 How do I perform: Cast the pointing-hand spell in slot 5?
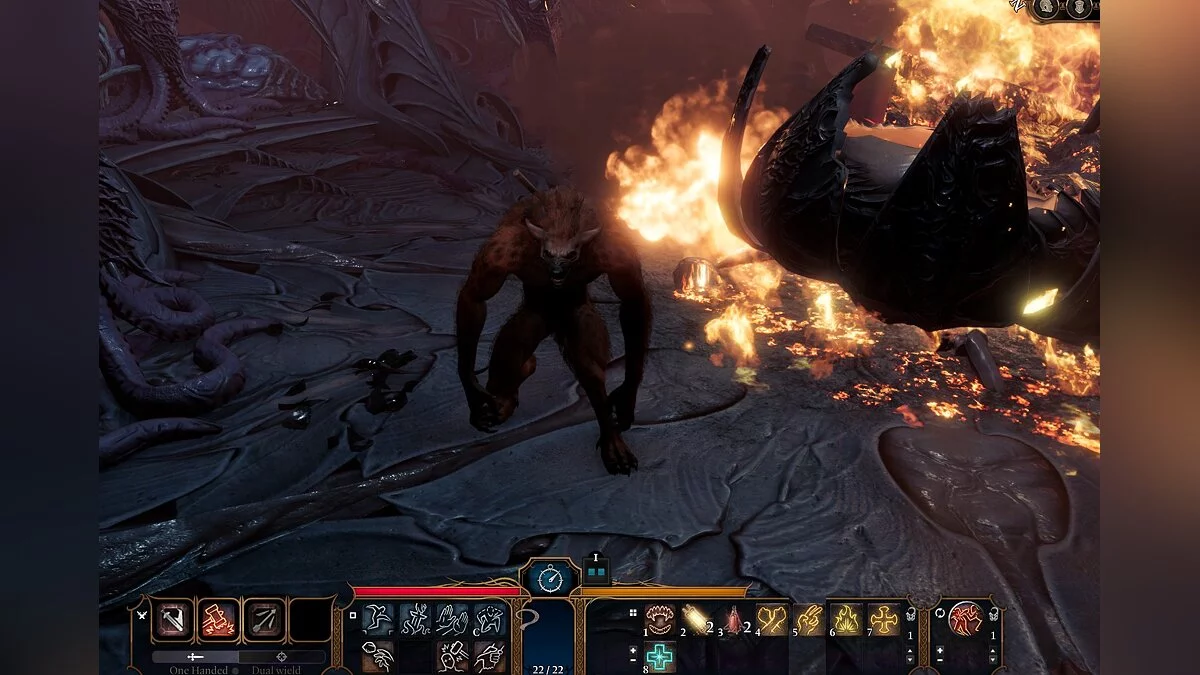click(x=808, y=619)
